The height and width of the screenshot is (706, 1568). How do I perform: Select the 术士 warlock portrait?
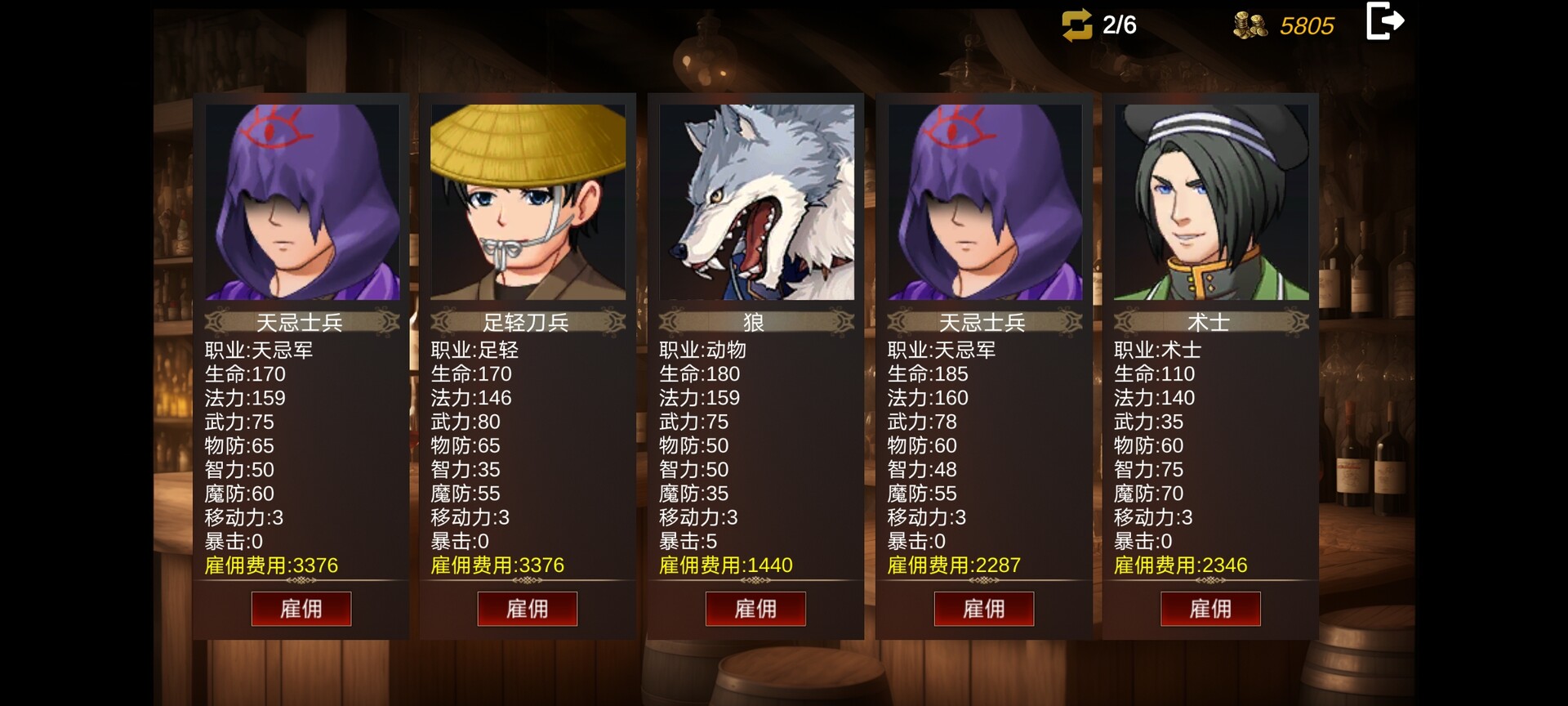1211,202
